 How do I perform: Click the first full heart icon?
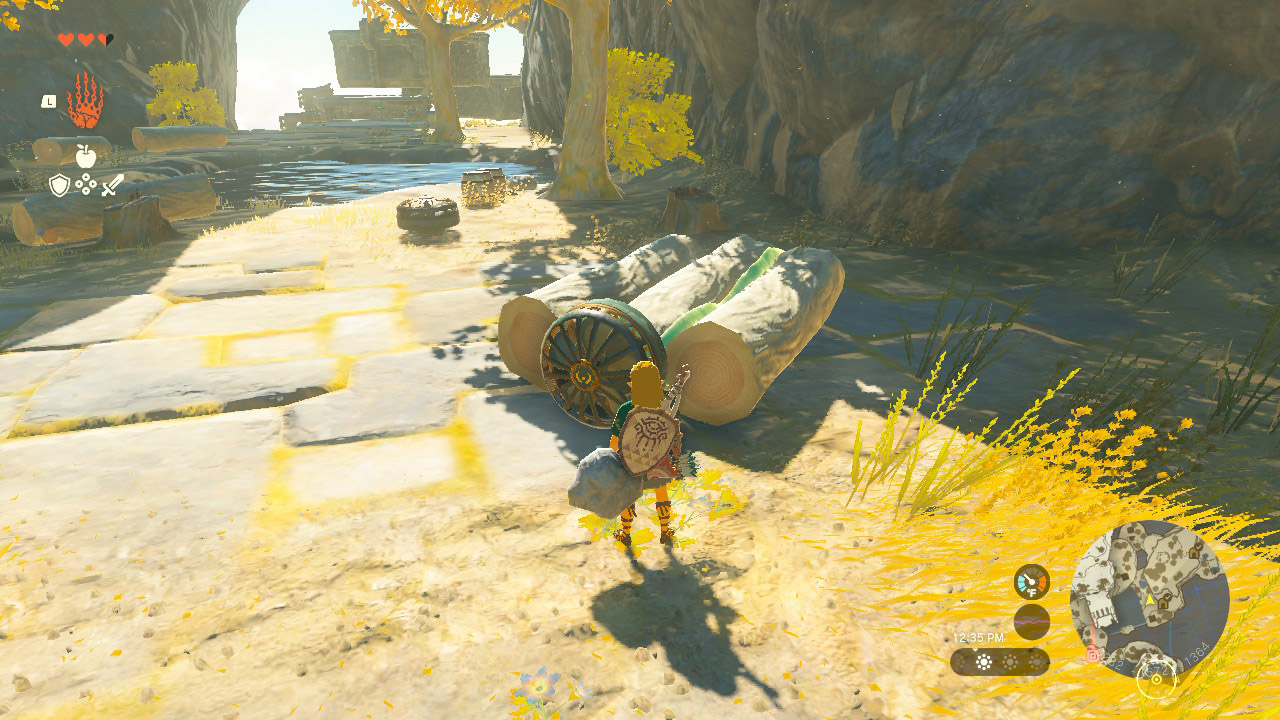[66, 39]
